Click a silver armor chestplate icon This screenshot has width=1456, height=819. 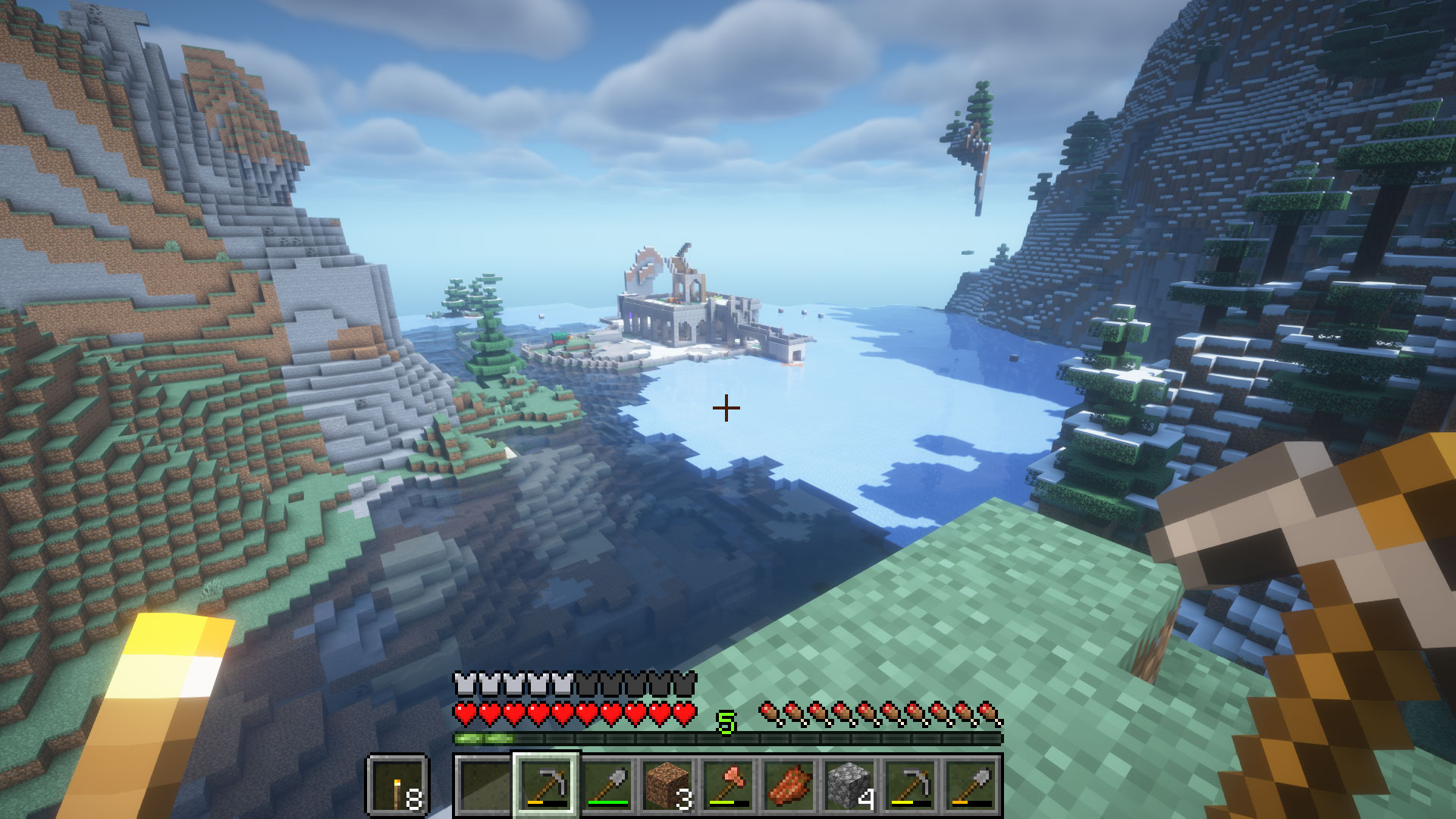click(464, 683)
